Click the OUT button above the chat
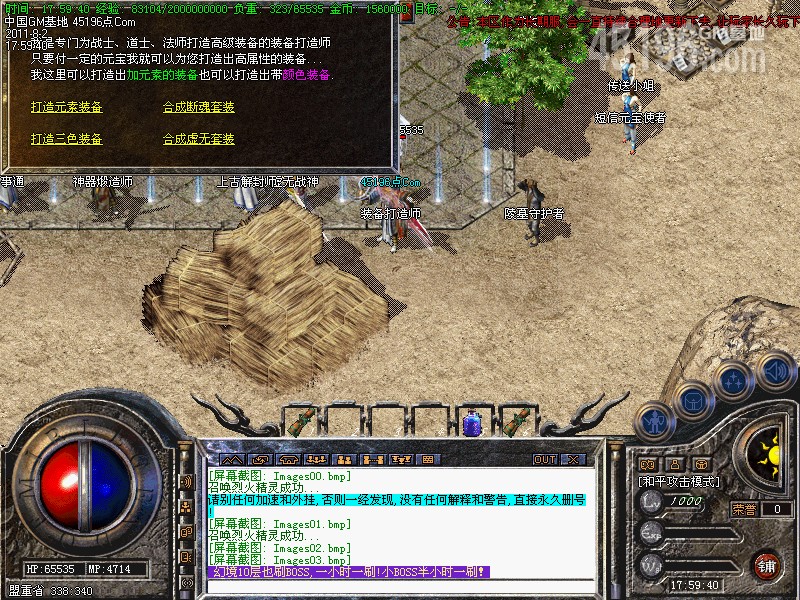The height and width of the screenshot is (600, 800). pyautogui.click(x=544, y=459)
